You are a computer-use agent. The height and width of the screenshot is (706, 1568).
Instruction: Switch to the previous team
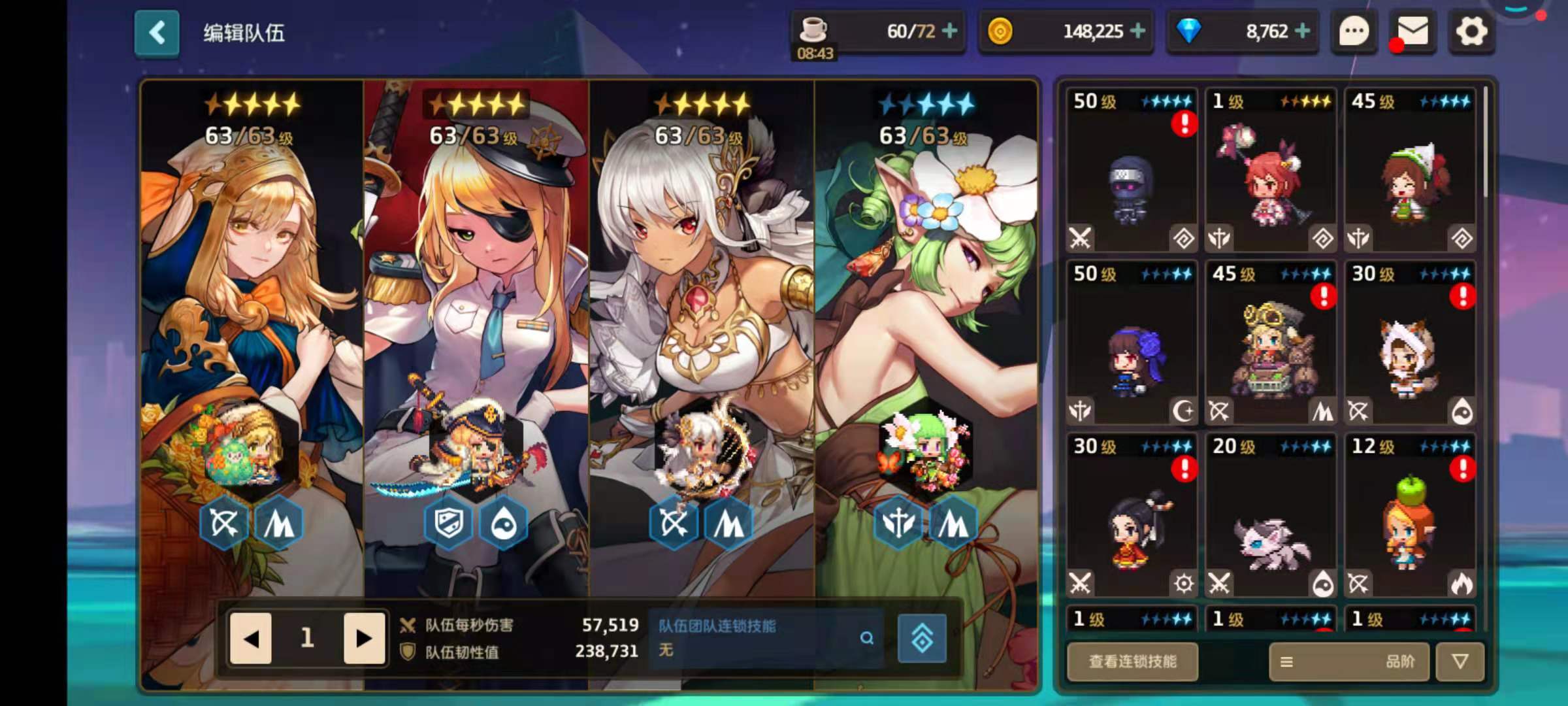coord(251,638)
